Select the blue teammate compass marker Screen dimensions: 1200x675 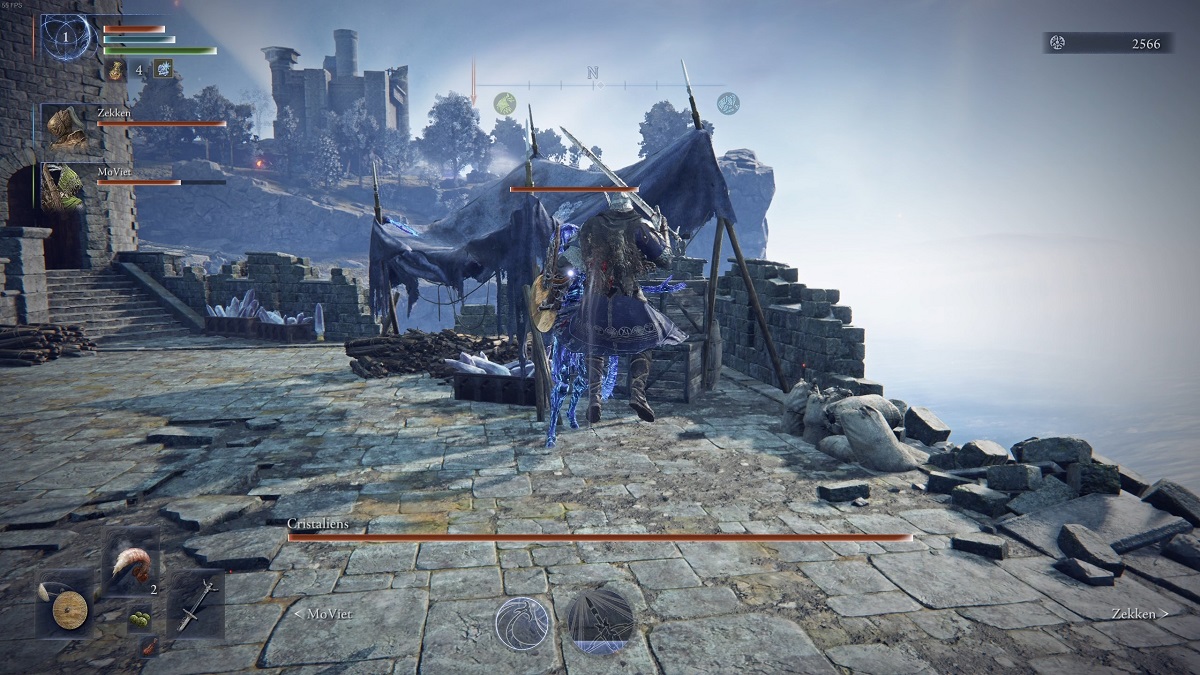(x=728, y=103)
